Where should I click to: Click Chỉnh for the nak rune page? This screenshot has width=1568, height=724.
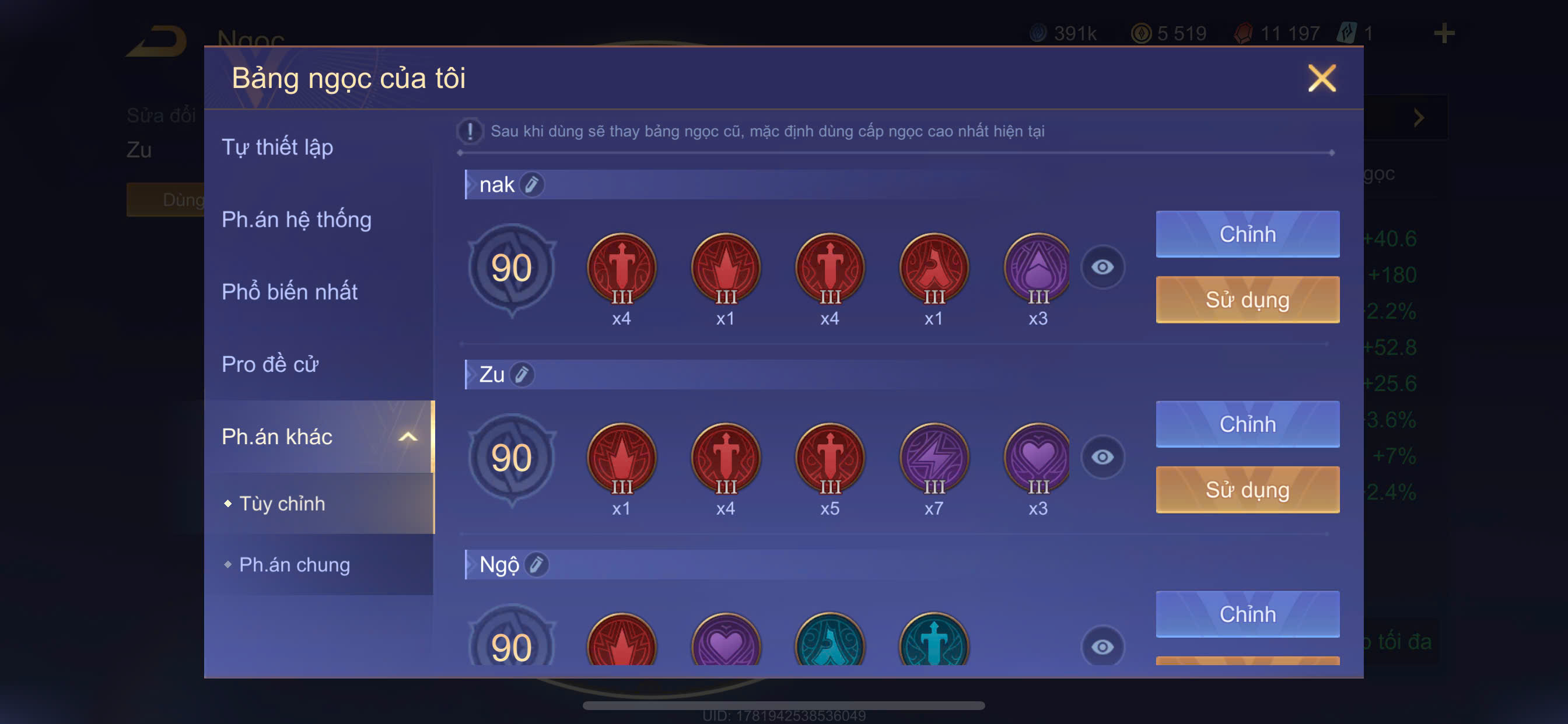tap(1247, 234)
